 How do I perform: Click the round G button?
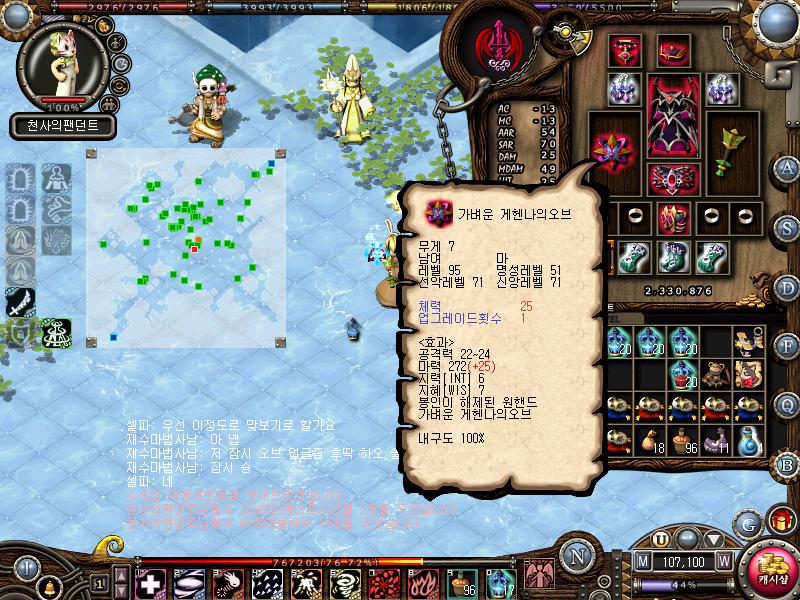[x=748, y=523]
